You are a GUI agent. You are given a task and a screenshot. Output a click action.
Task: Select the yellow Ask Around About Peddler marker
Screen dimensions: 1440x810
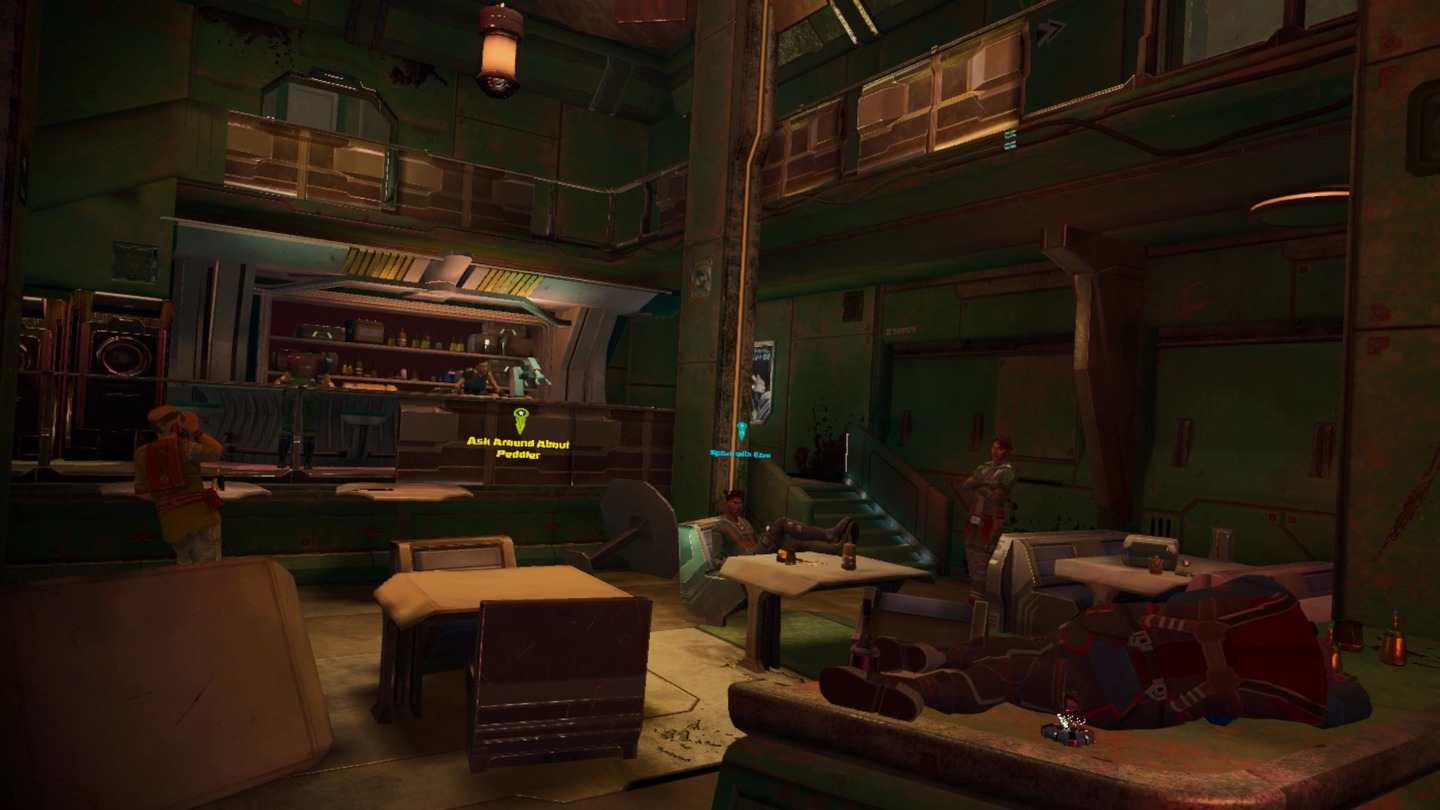tap(520, 419)
